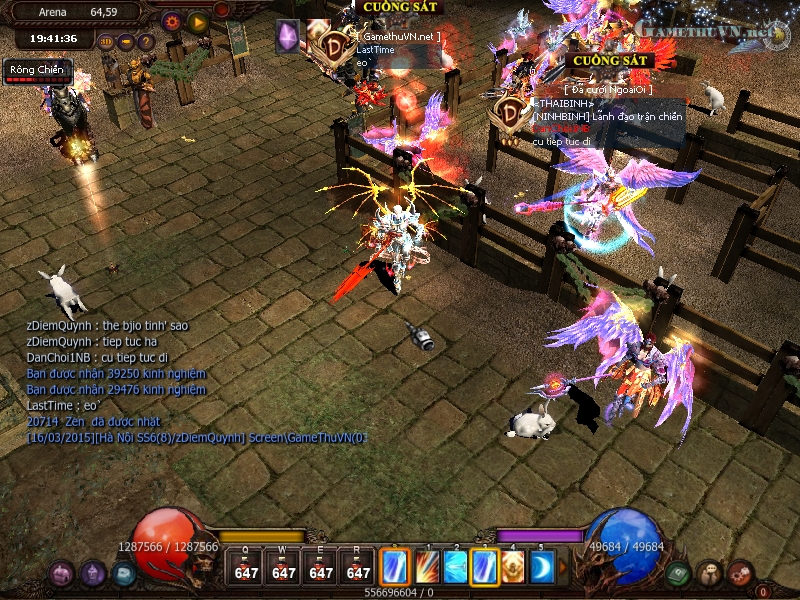Use the potion in the W slot

284,567
